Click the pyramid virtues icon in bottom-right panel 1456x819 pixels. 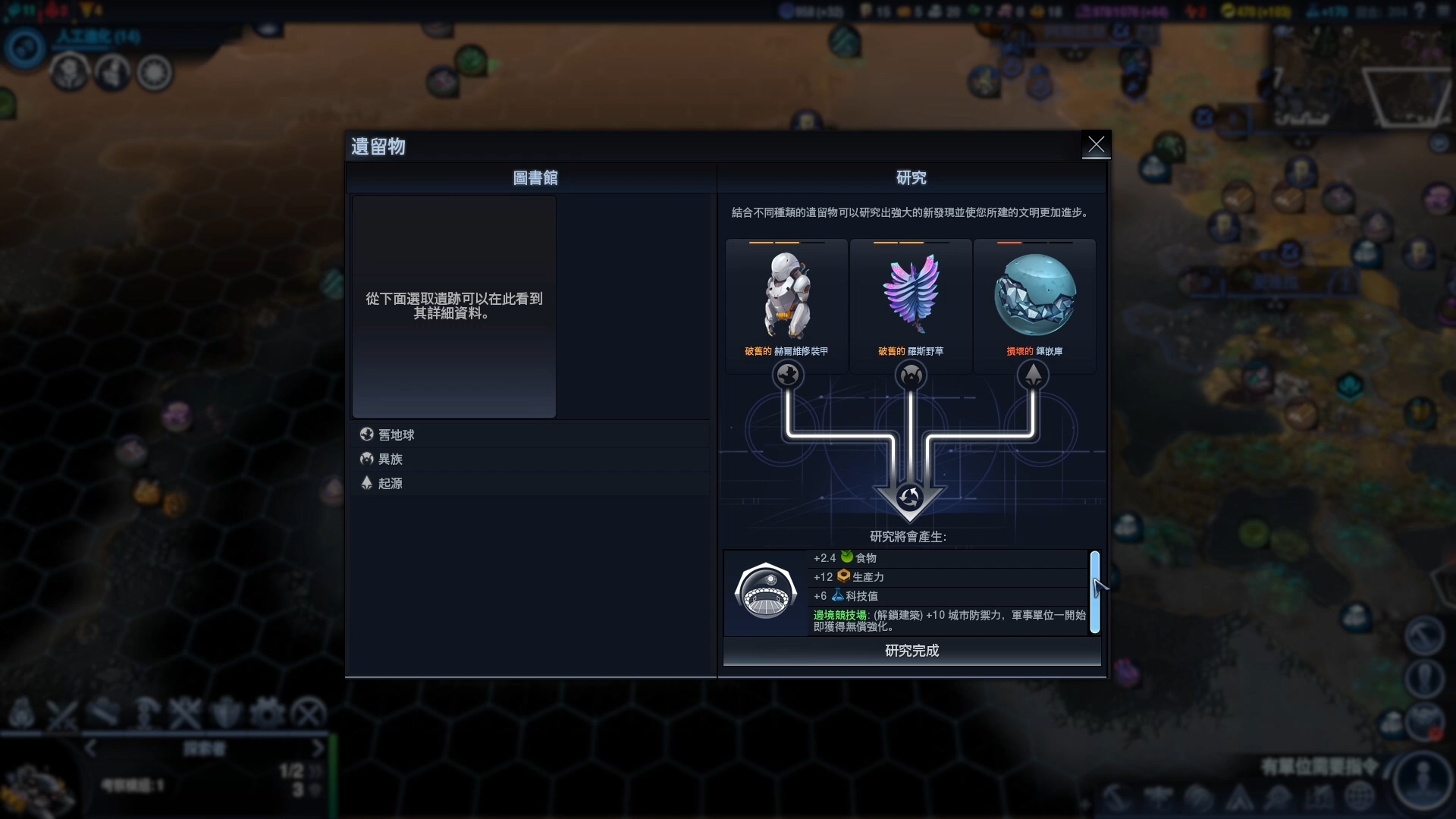[x=1239, y=798]
